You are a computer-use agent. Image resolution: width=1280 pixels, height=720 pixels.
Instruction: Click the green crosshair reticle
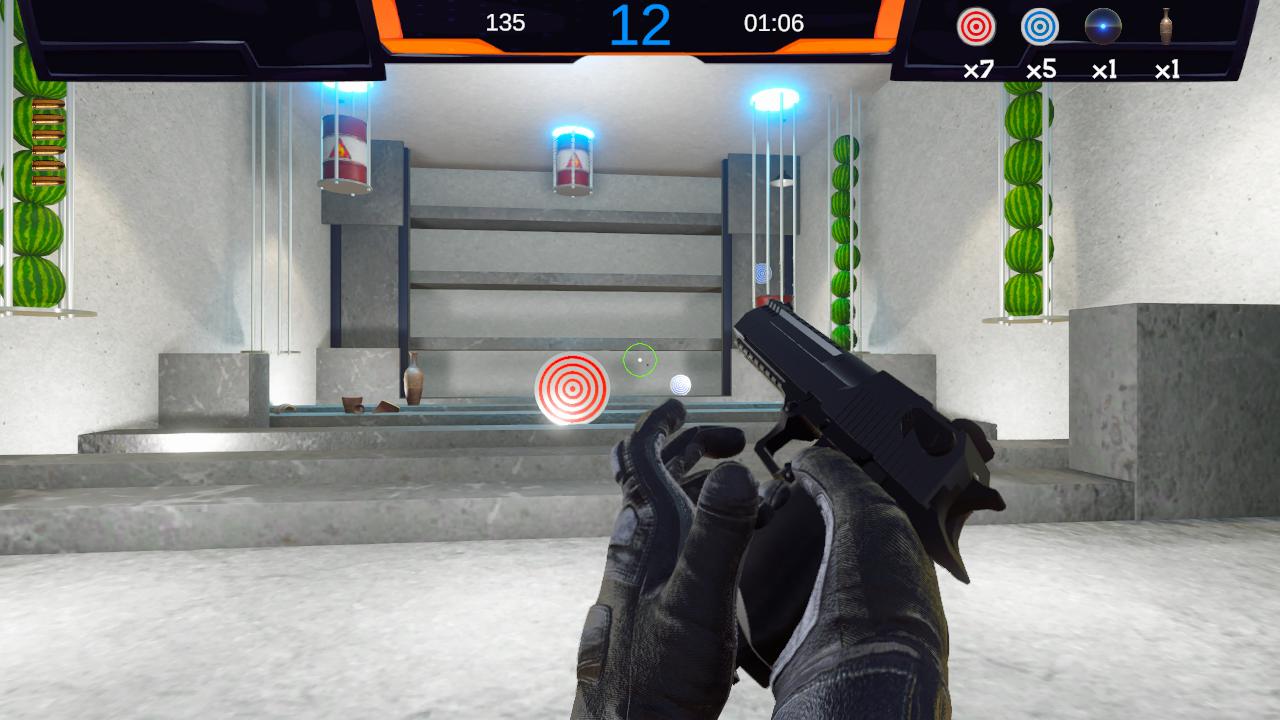pyautogui.click(x=640, y=359)
